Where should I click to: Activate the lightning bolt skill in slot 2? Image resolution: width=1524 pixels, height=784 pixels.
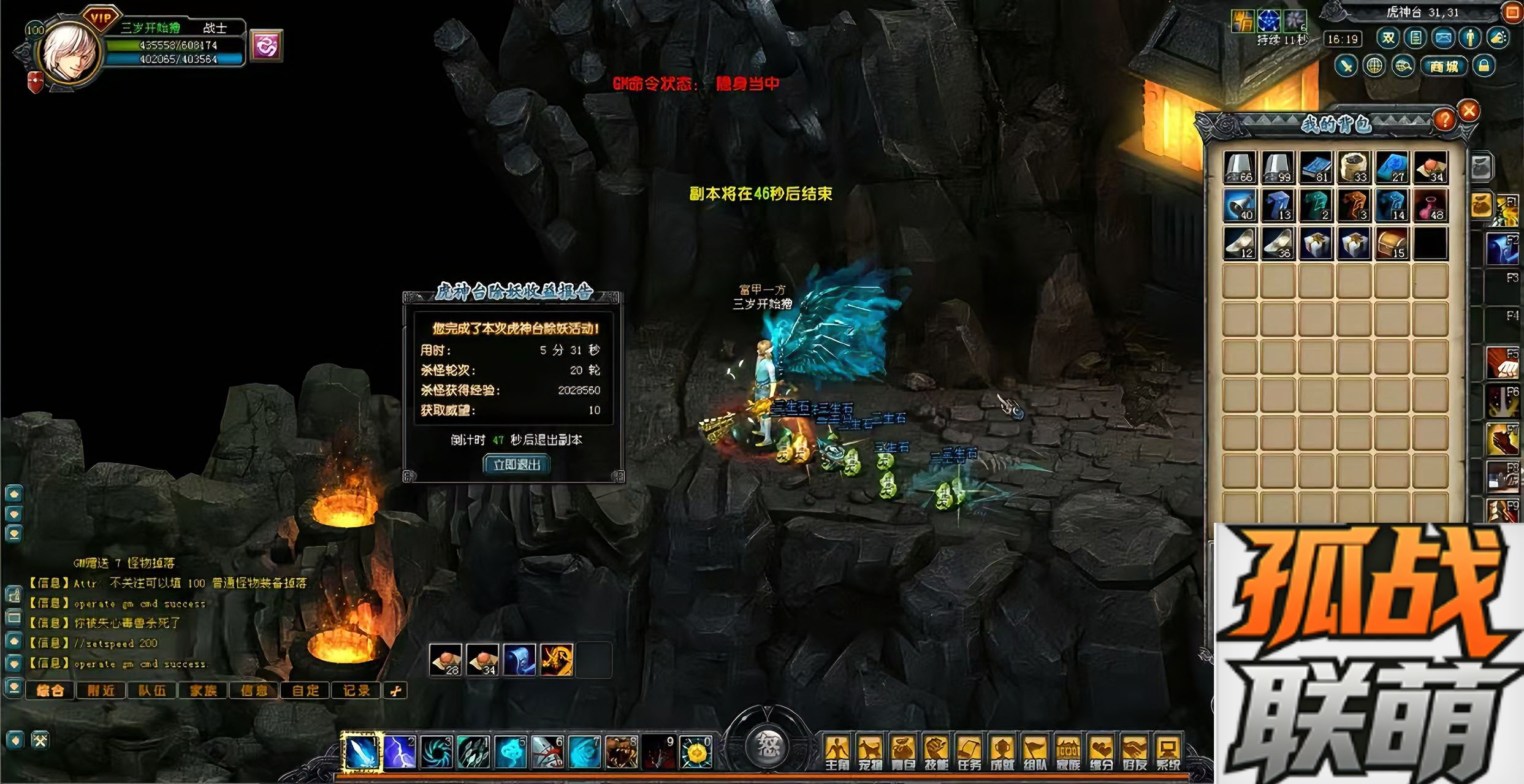(399, 752)
